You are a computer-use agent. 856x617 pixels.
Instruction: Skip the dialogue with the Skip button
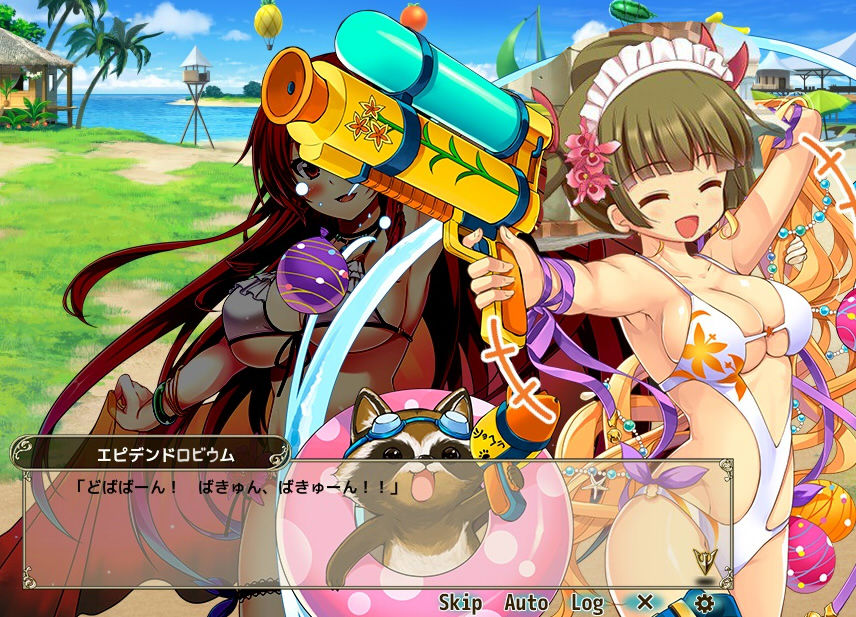coord(460,603)
